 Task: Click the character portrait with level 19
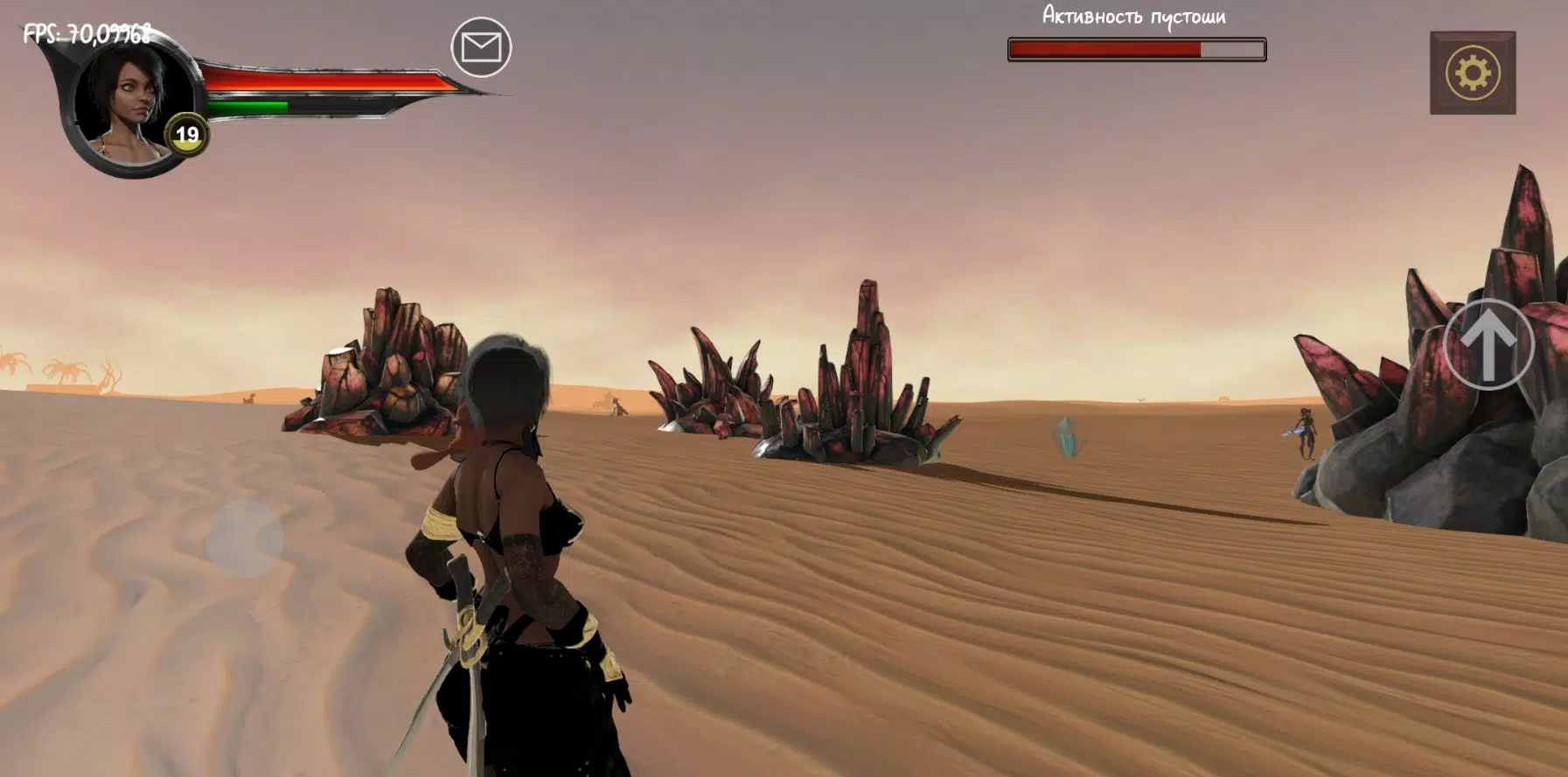point(131,103)
